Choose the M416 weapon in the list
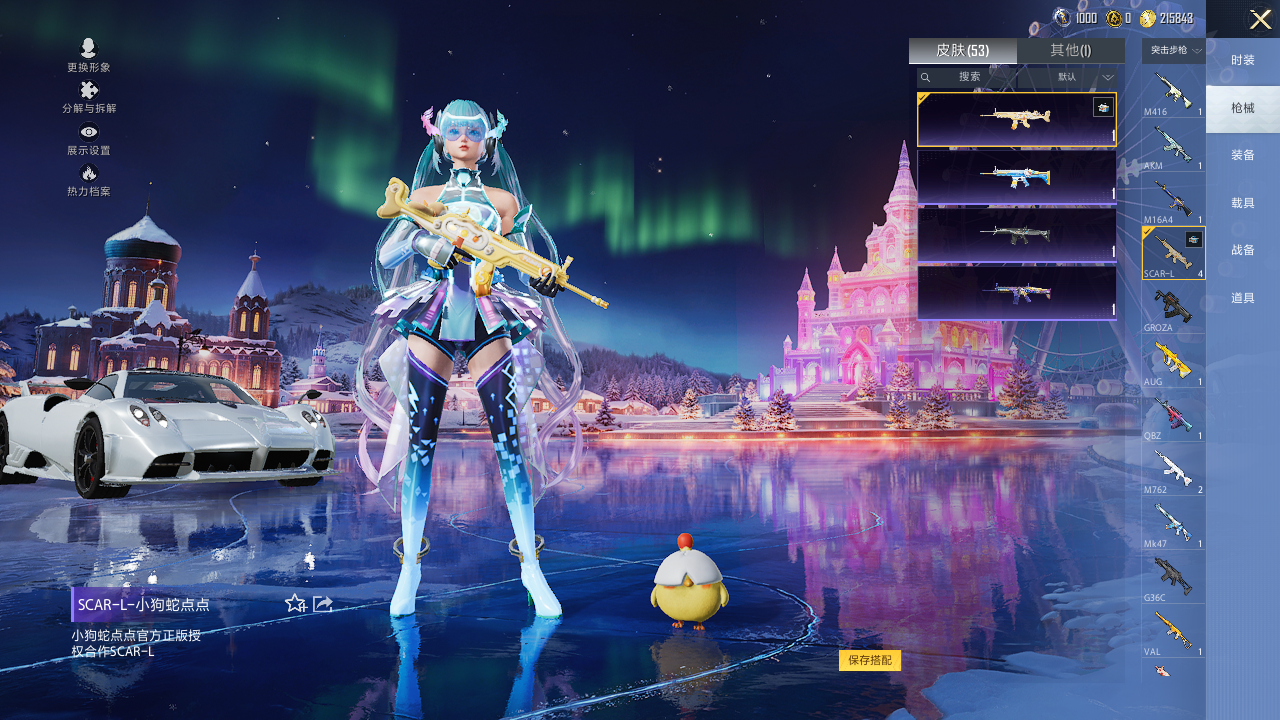Screen dimensions: 1280x720 (x=1173, y=93)
